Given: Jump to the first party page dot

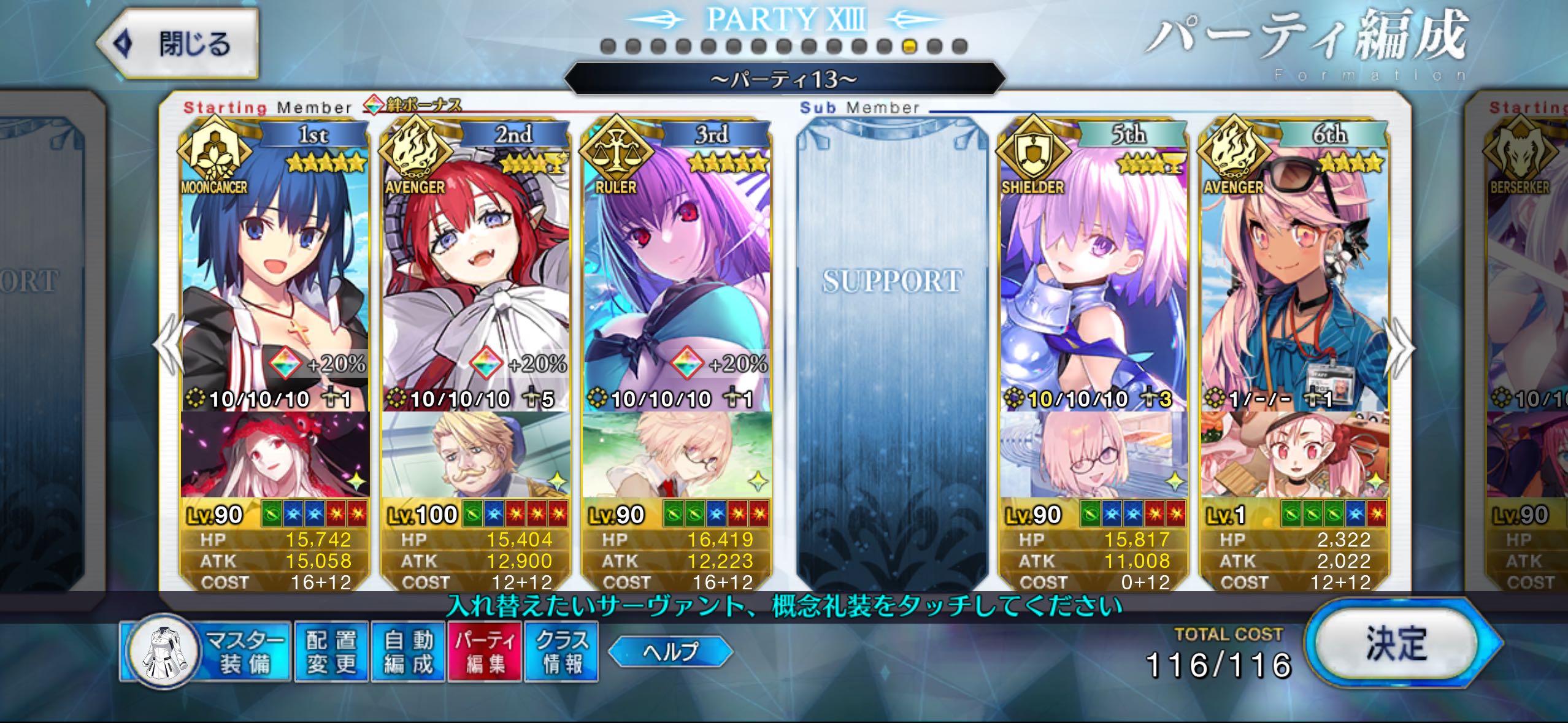Looking at the screenshot, I should point(608,47).
